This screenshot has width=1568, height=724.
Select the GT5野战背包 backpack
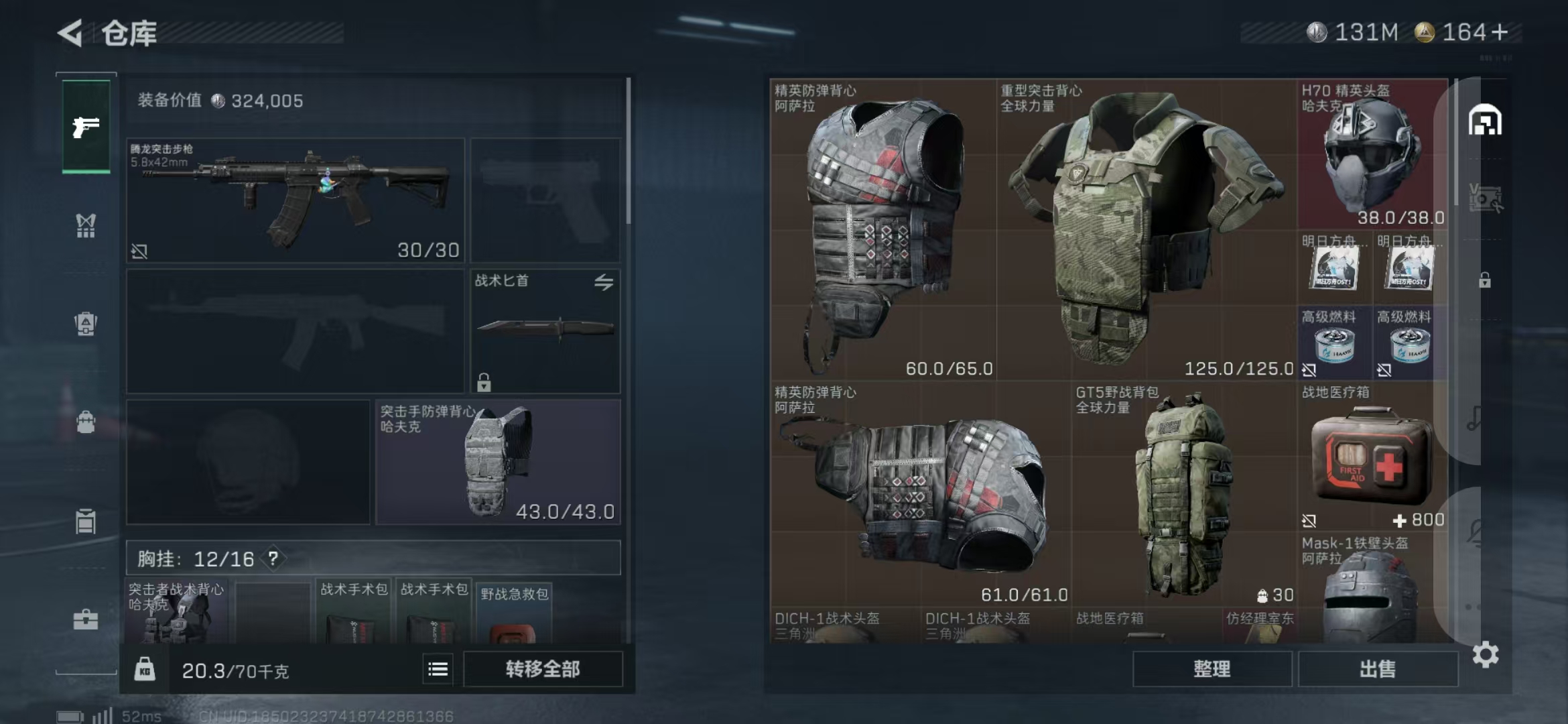point(1183,495)
